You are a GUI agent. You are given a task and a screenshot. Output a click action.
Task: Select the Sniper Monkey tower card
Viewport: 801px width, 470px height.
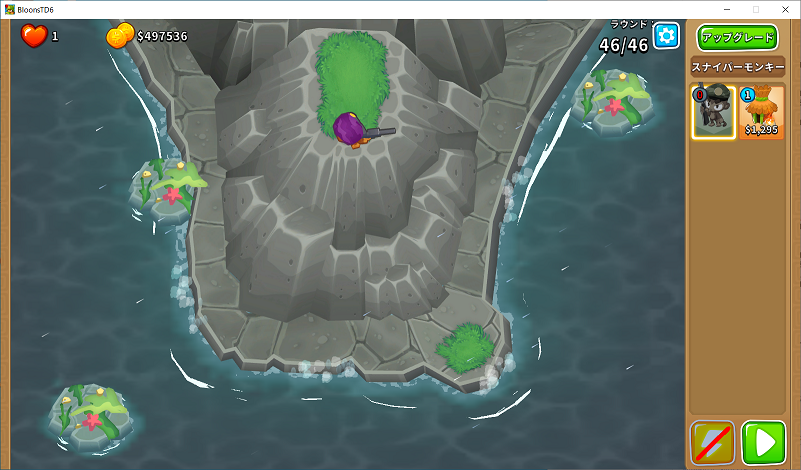coord(714,111)
